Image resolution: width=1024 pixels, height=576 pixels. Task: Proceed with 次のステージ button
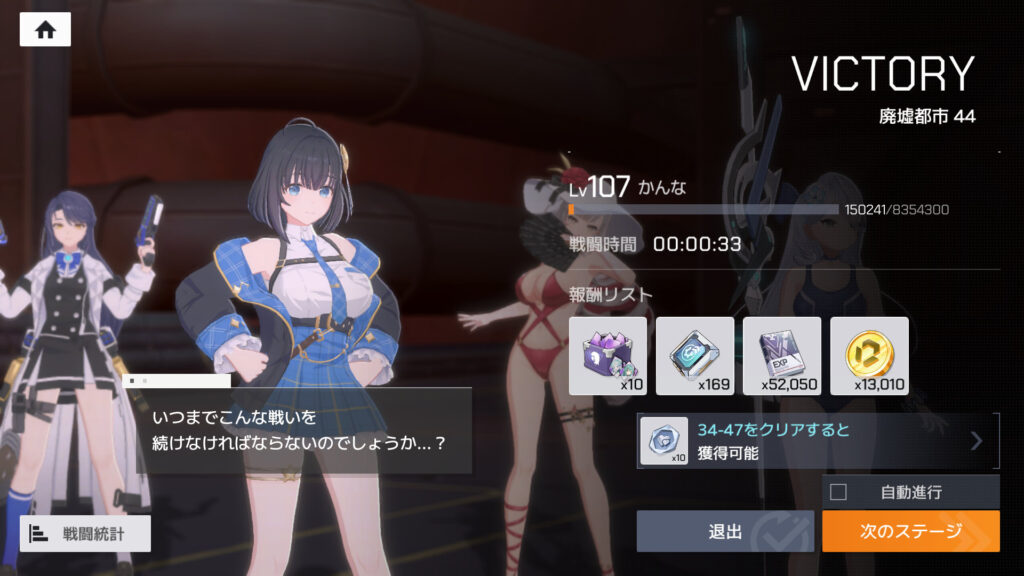click(x=910, y=531)
